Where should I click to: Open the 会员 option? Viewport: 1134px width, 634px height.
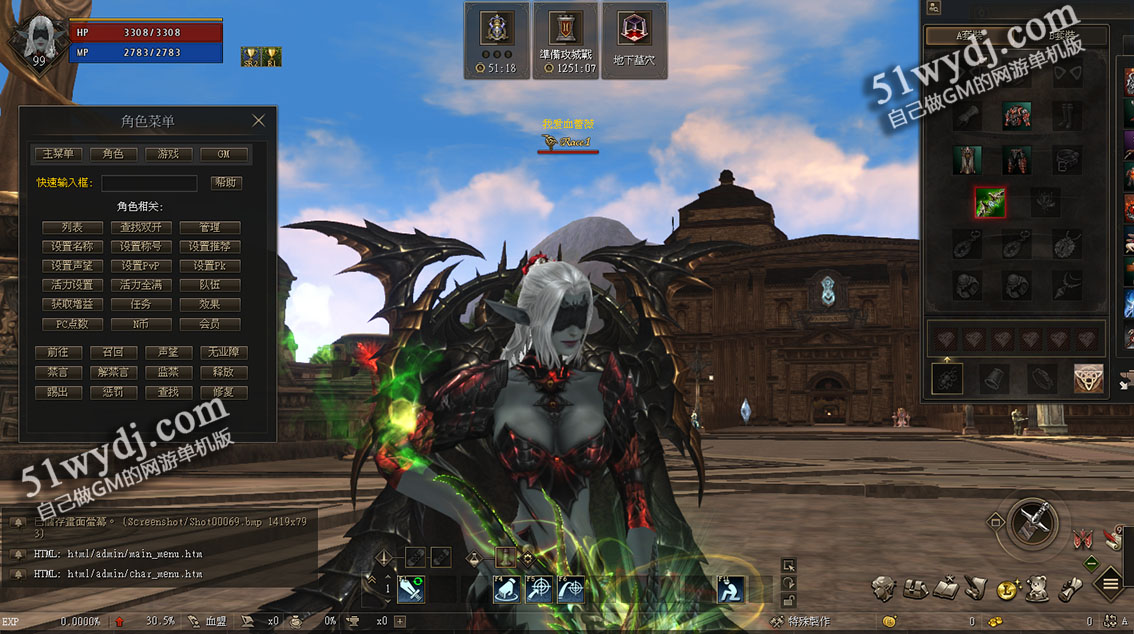(209, 324)
